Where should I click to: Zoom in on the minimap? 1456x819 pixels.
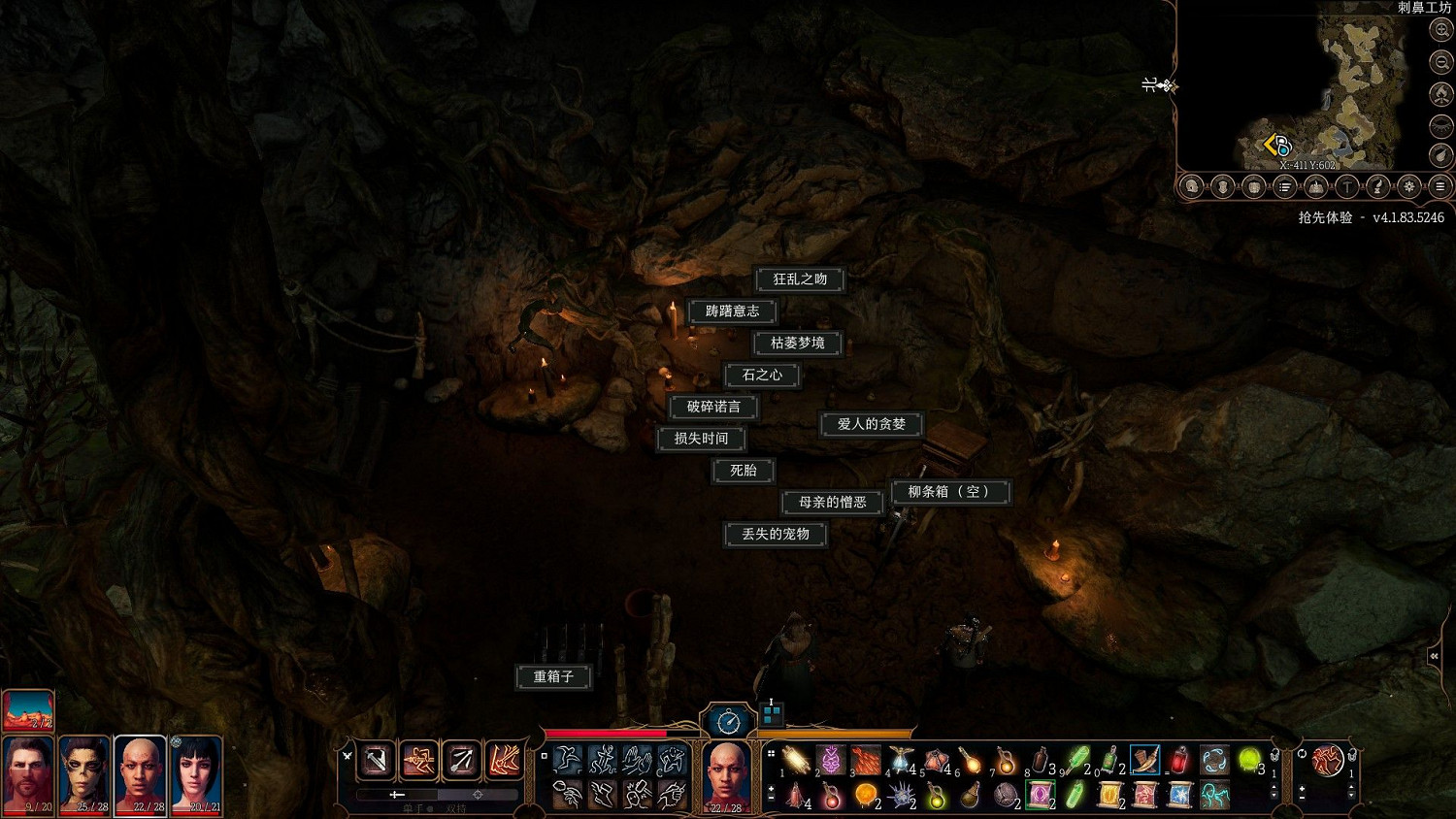1441,30
